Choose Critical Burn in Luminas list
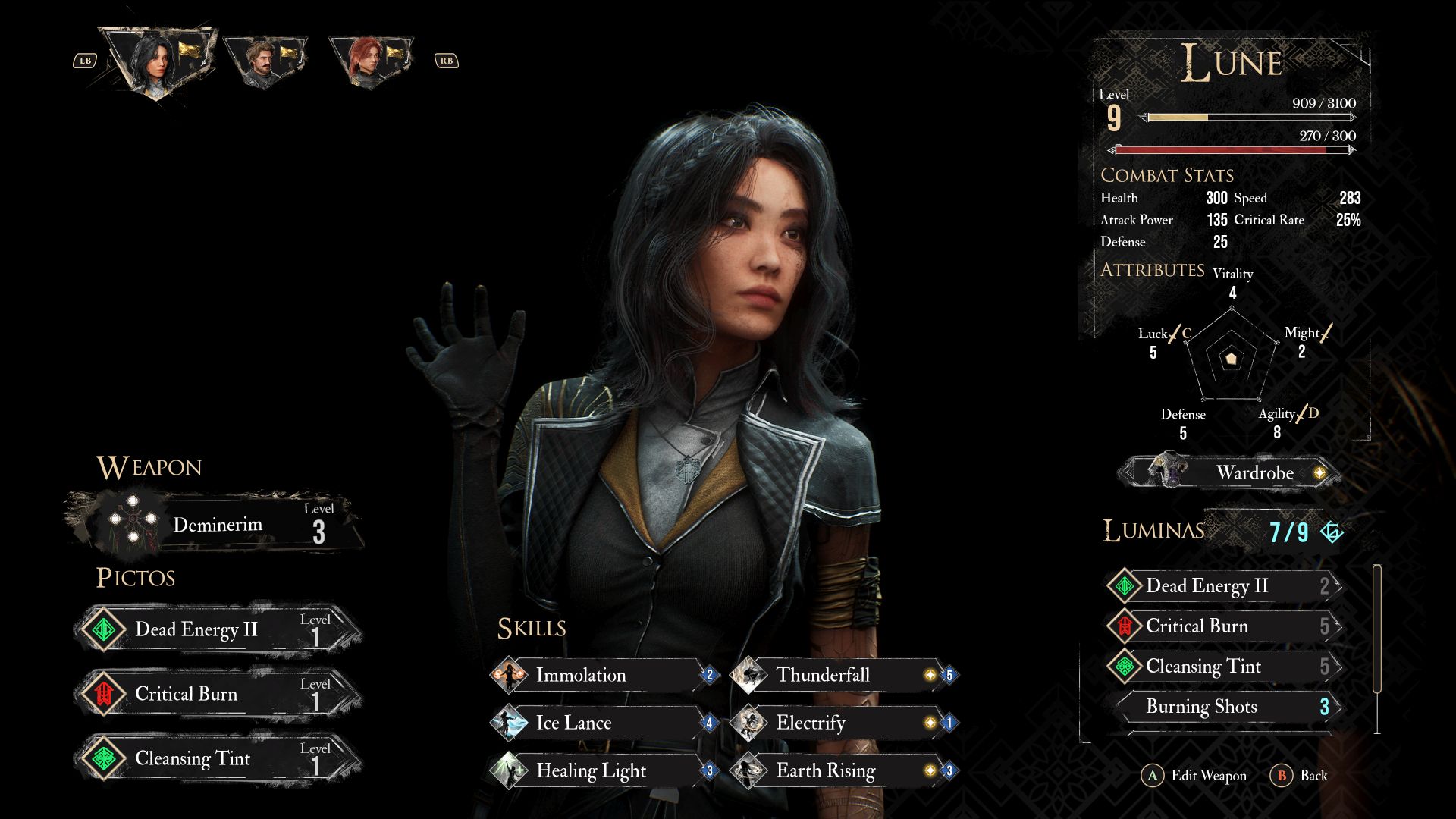The height and width of the screenshot is (819, 1456). click(1222, 626)
